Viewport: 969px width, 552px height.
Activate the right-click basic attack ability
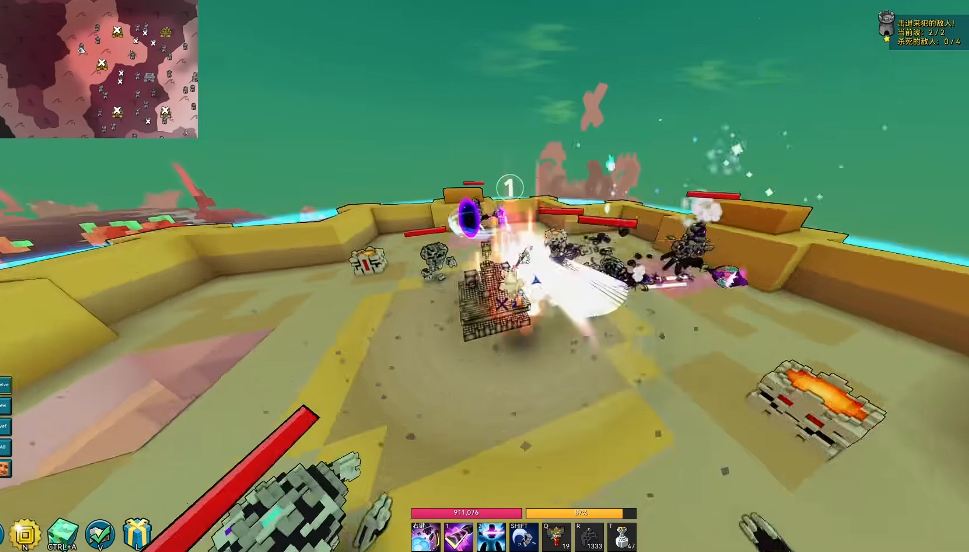(426, 537)
